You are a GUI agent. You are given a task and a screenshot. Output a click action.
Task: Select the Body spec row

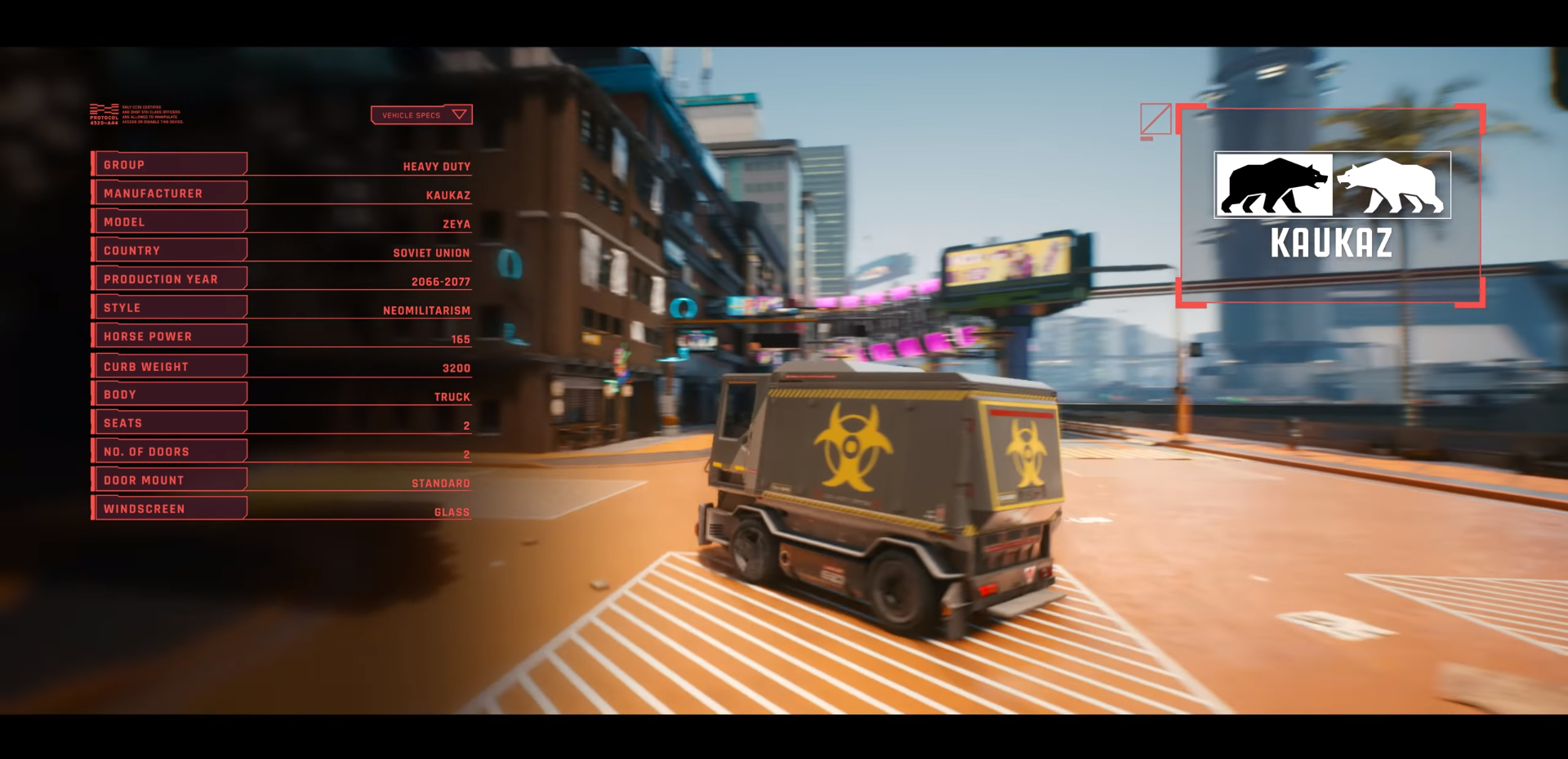pyautogui.click(x=170, y=395)
